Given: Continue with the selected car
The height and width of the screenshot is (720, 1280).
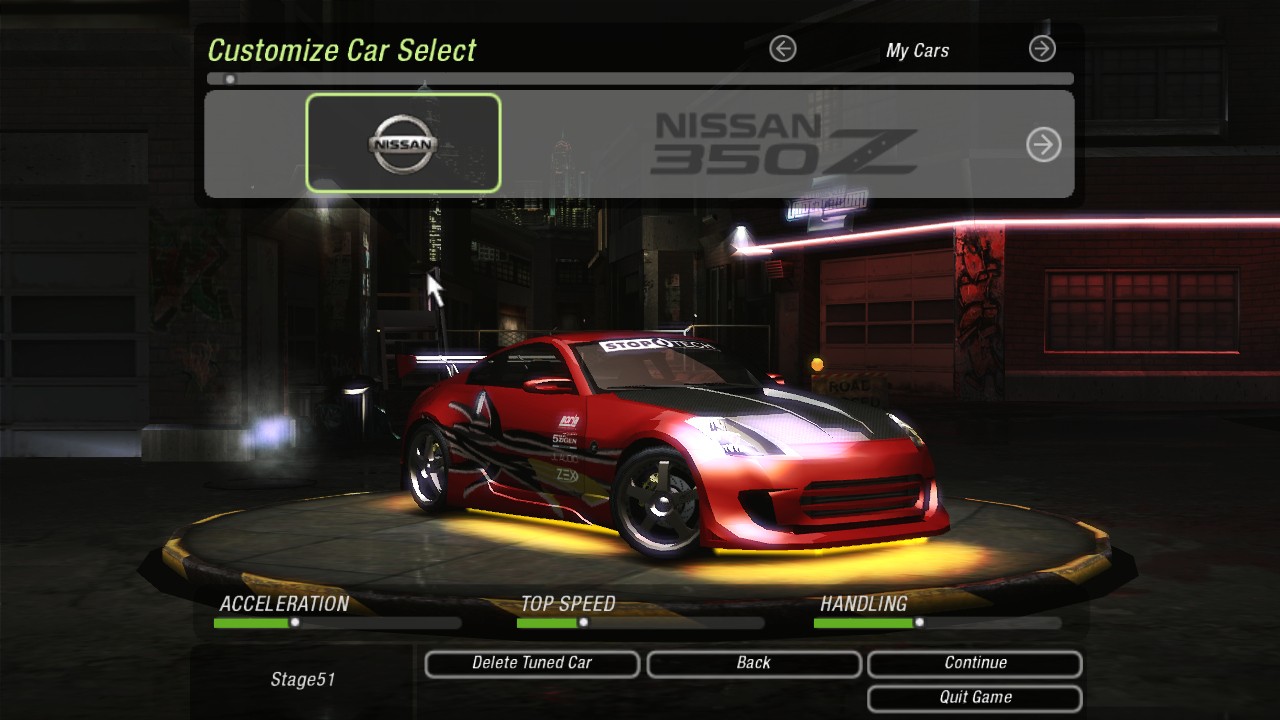Looking at the screenshot, I should point(975,663).
